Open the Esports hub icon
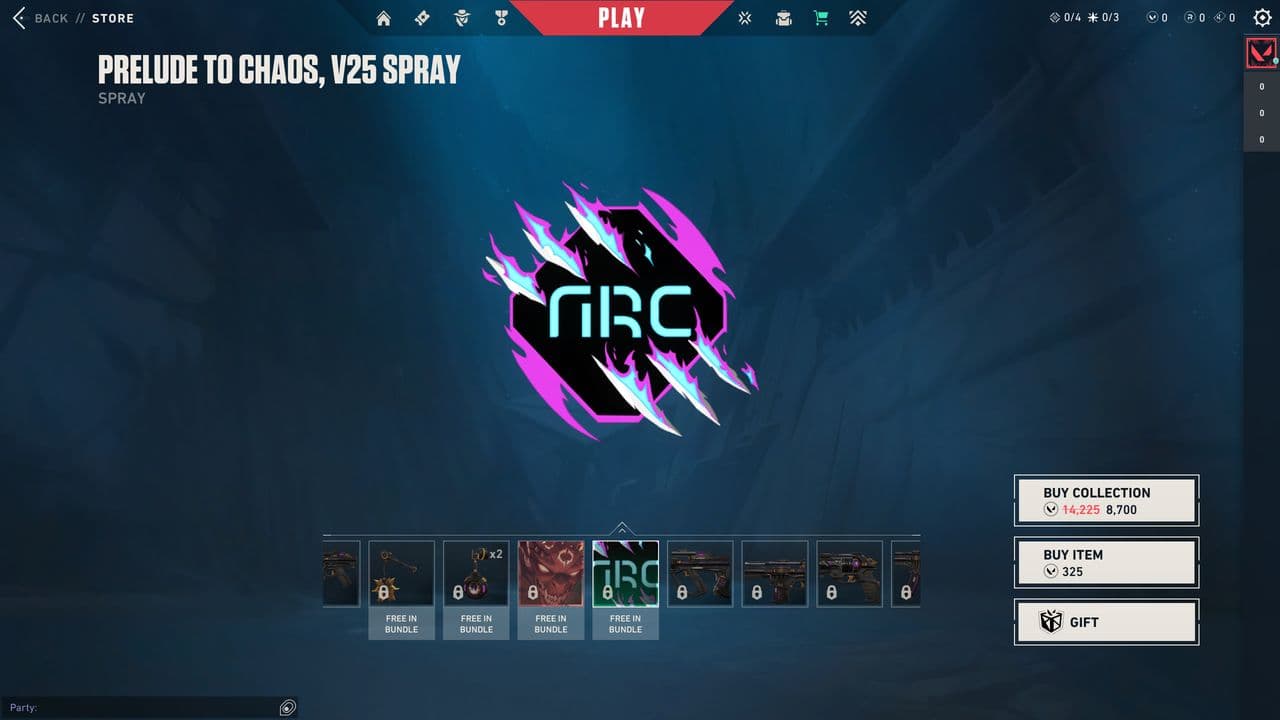This screenshot has height=720, width=1280. (x=744, y=17)
